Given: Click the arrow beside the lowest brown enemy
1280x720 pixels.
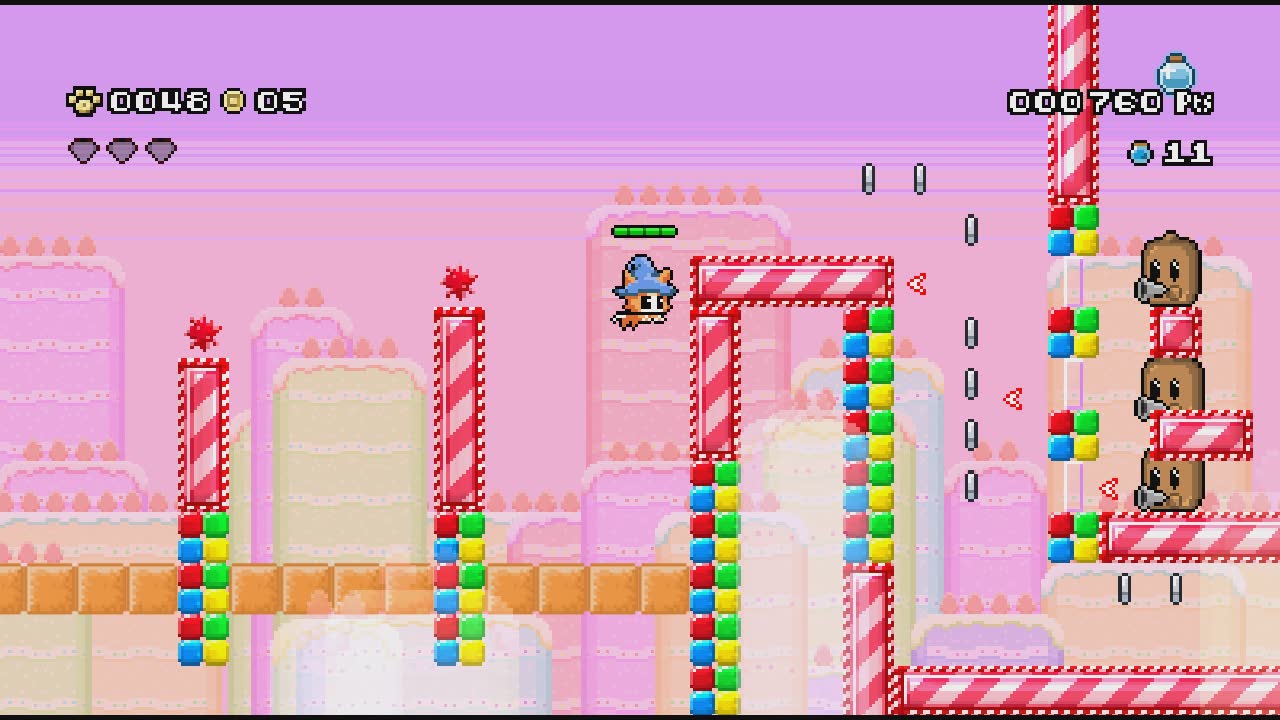Looking at the screenshot, I should [x=1107, y=487].
